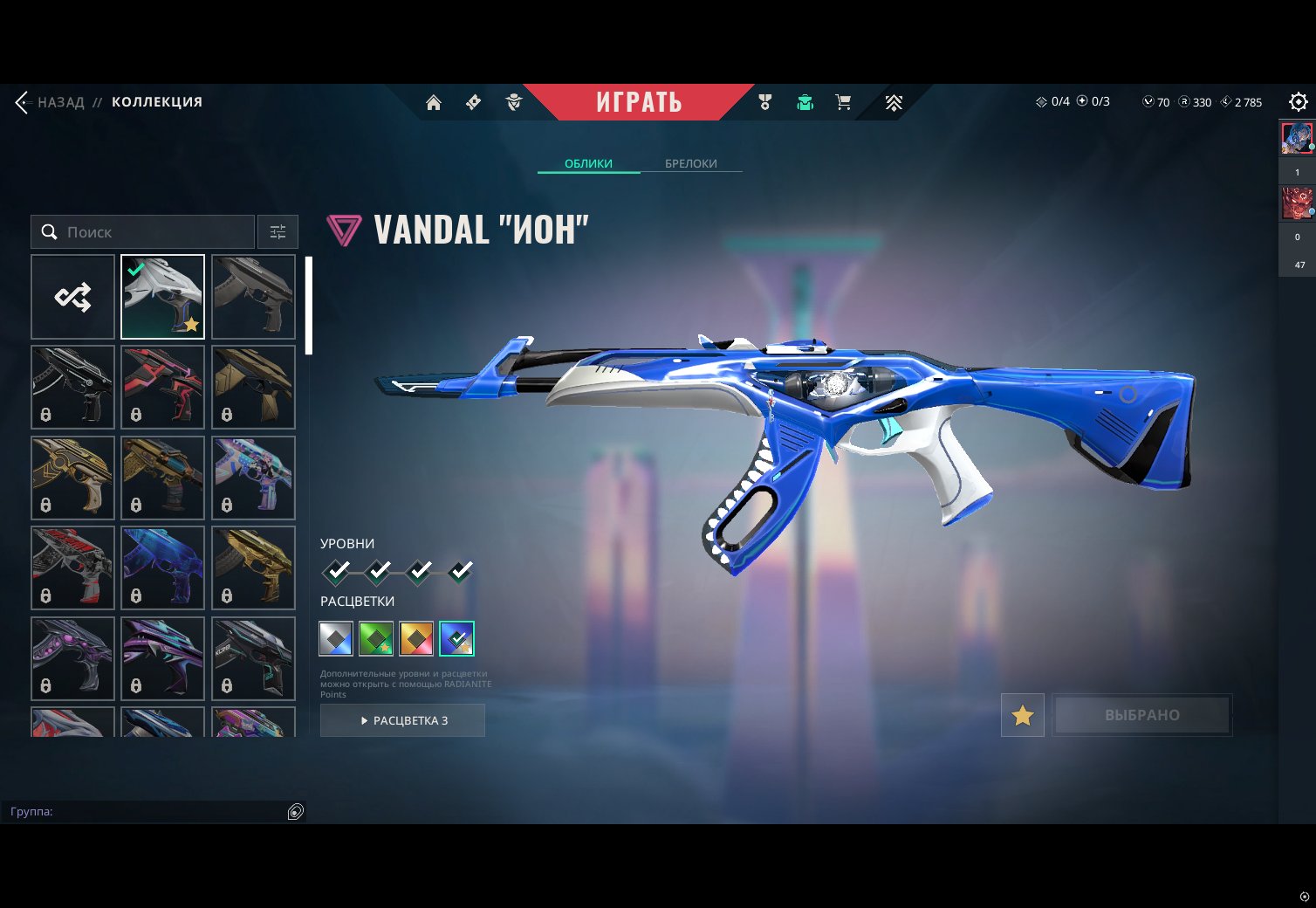Image resolution: width=1316 pixels, height=908 pixels.
Task: Toggle the favorite star button
Action: click(x=1022, y=716)
